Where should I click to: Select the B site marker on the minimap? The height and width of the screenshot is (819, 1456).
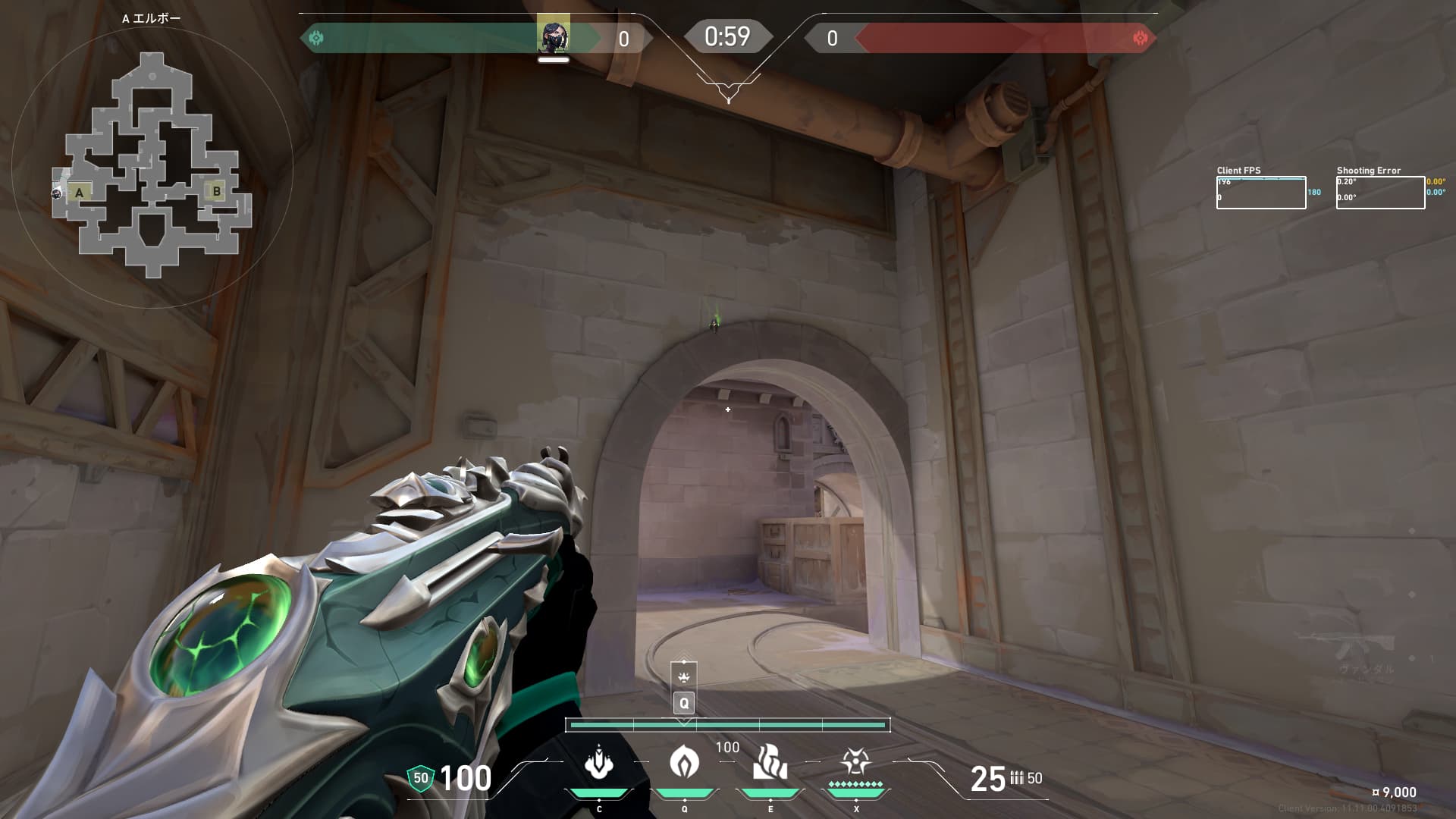click(x=217, y=191)
